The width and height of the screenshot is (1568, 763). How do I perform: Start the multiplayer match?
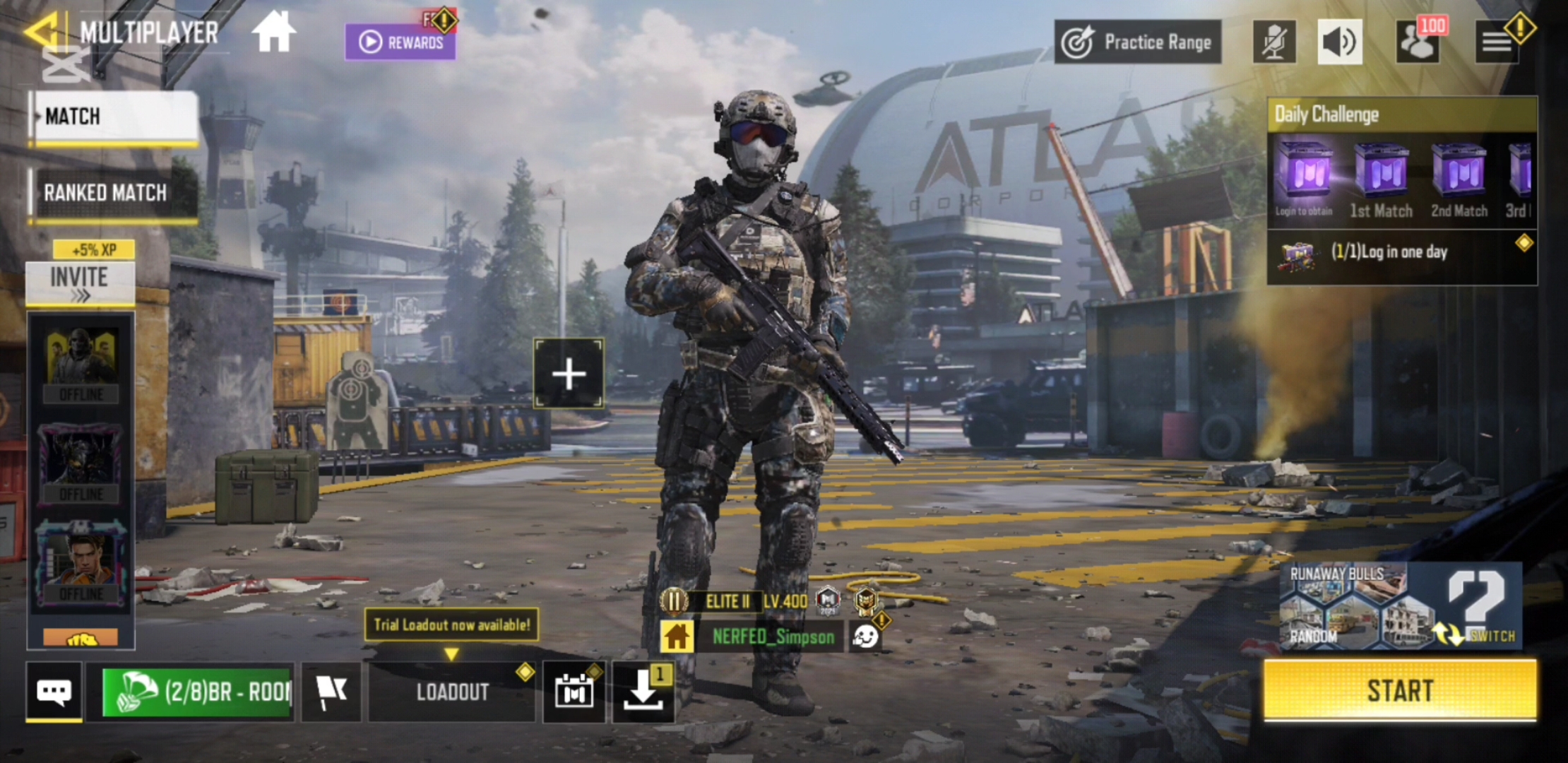1400,690
